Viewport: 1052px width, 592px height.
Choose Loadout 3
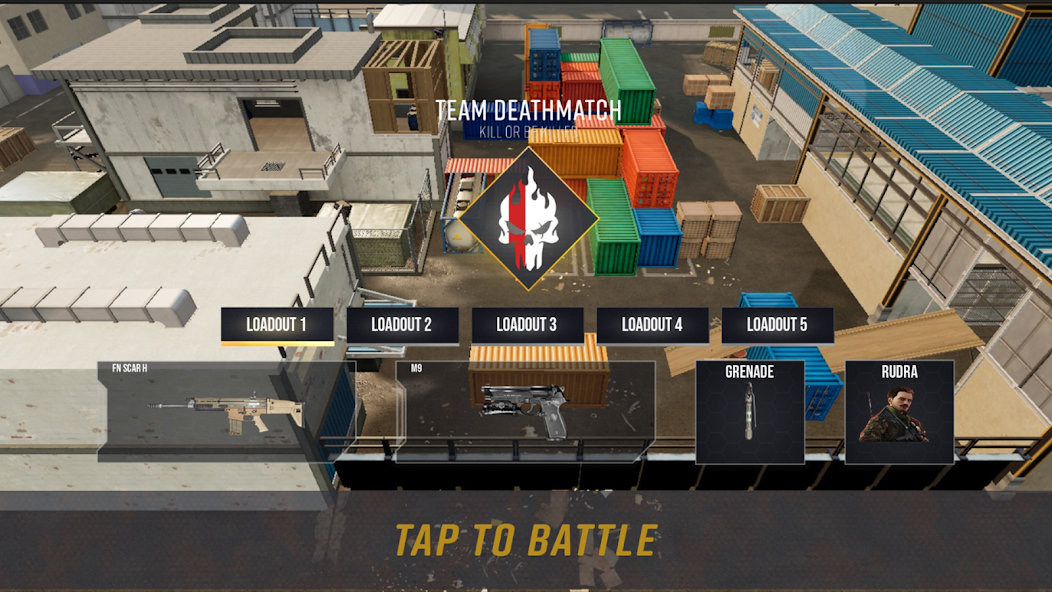(527, 325)
